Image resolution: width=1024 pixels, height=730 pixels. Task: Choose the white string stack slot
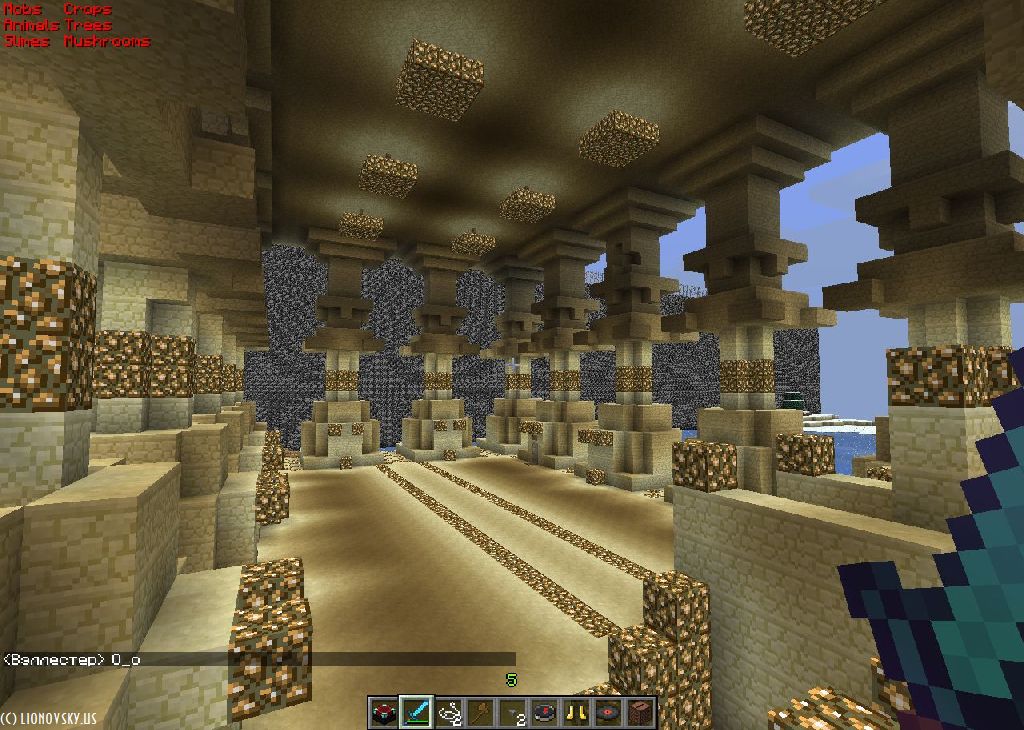[x=448, y=713]
